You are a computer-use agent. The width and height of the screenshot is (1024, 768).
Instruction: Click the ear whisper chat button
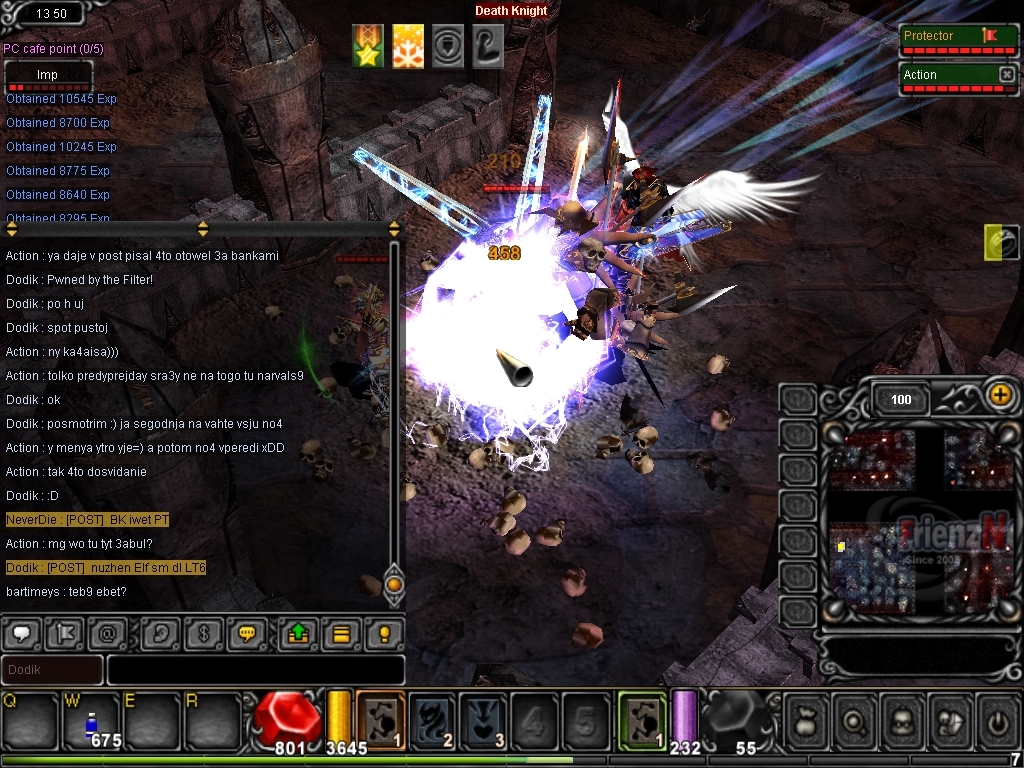point(159,633)
